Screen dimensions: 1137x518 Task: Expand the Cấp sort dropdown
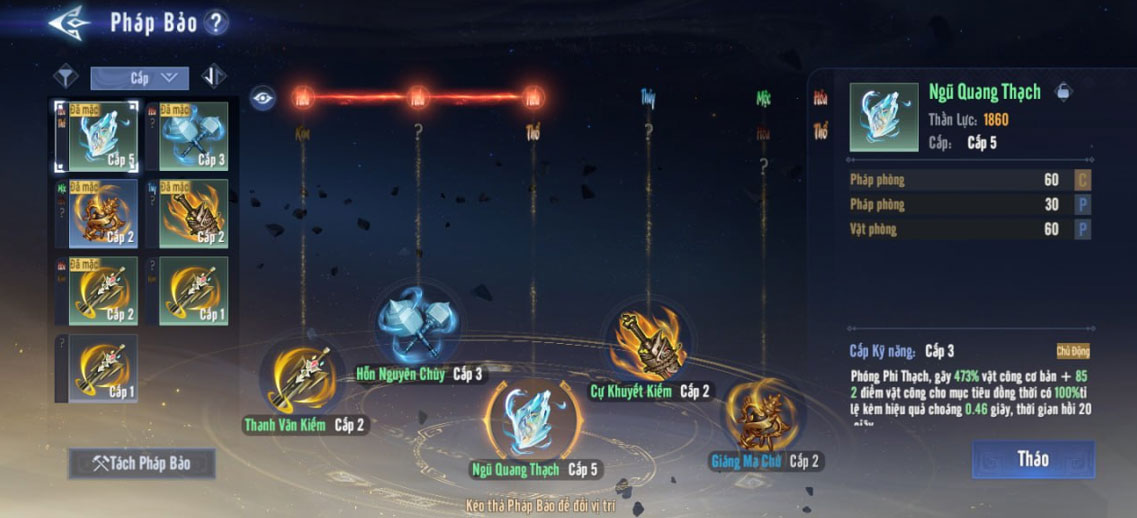(x=139, y=77)
